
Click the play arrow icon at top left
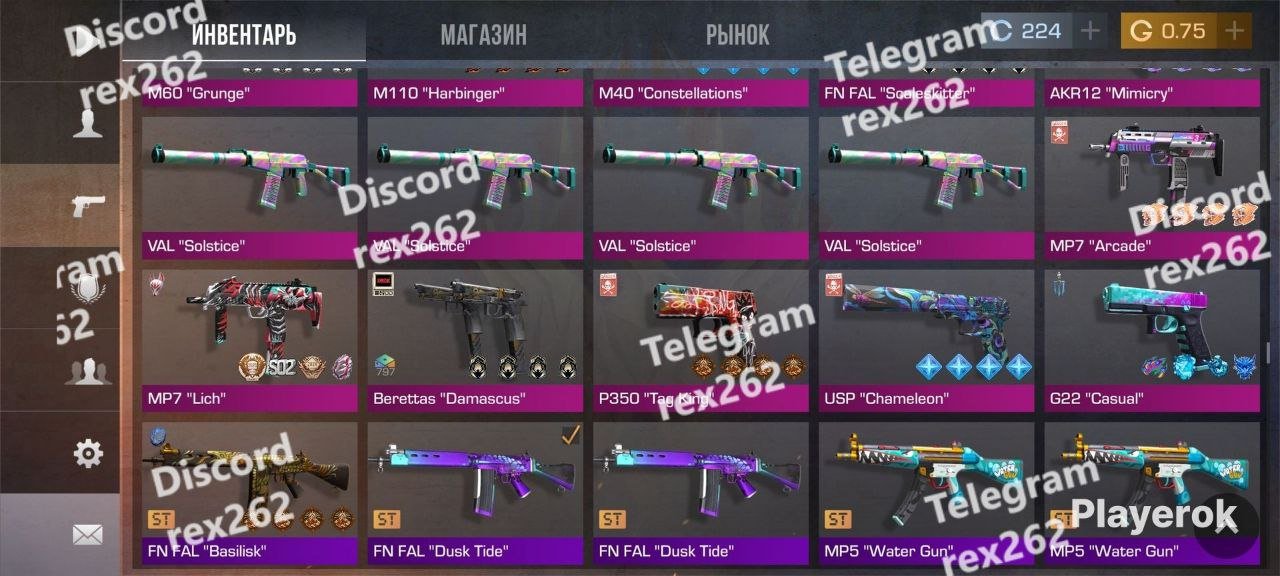pos(89,40)
